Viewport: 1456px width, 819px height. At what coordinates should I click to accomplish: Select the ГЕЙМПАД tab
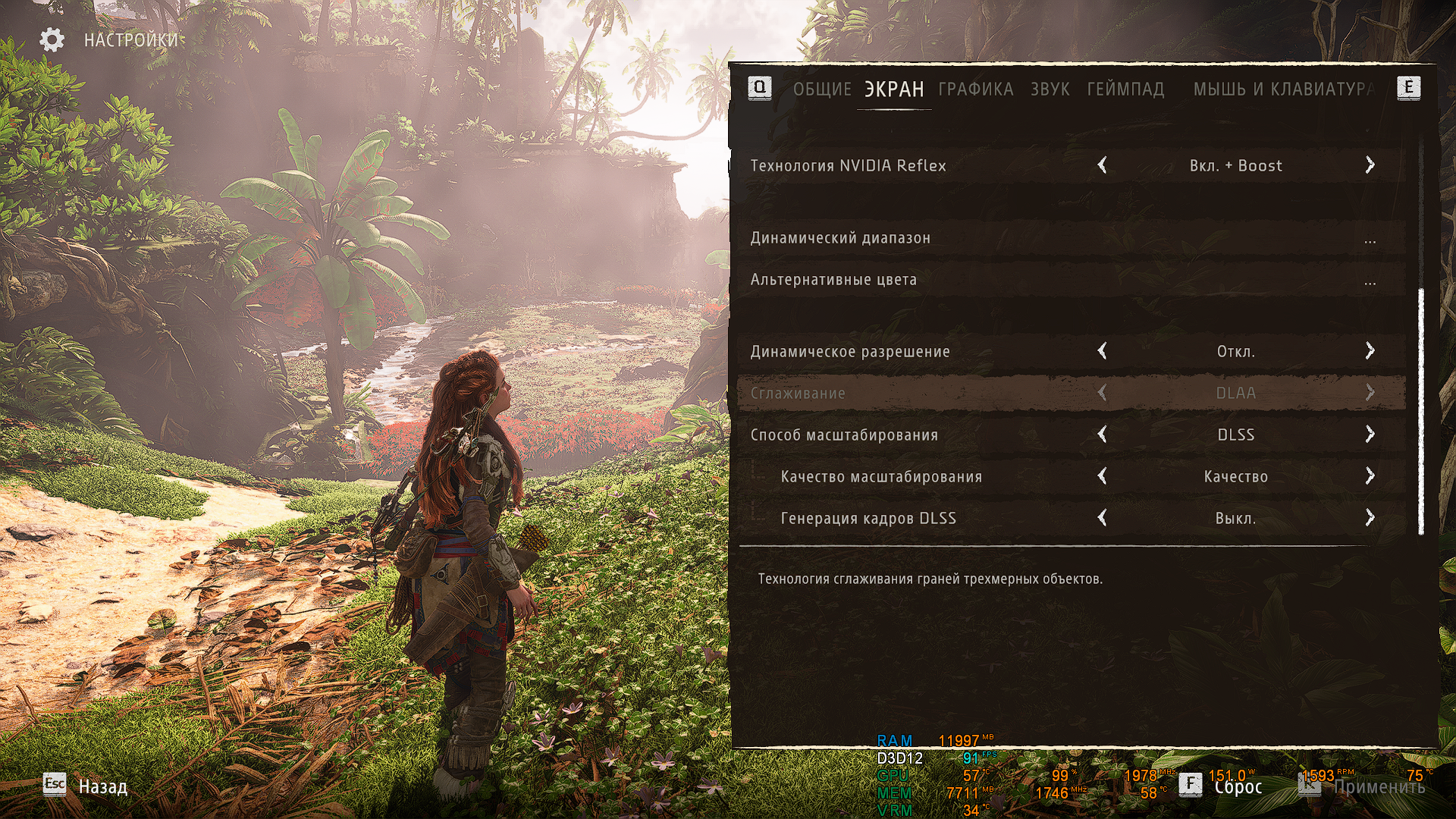pyautogui.click(x=1125, y=89)
